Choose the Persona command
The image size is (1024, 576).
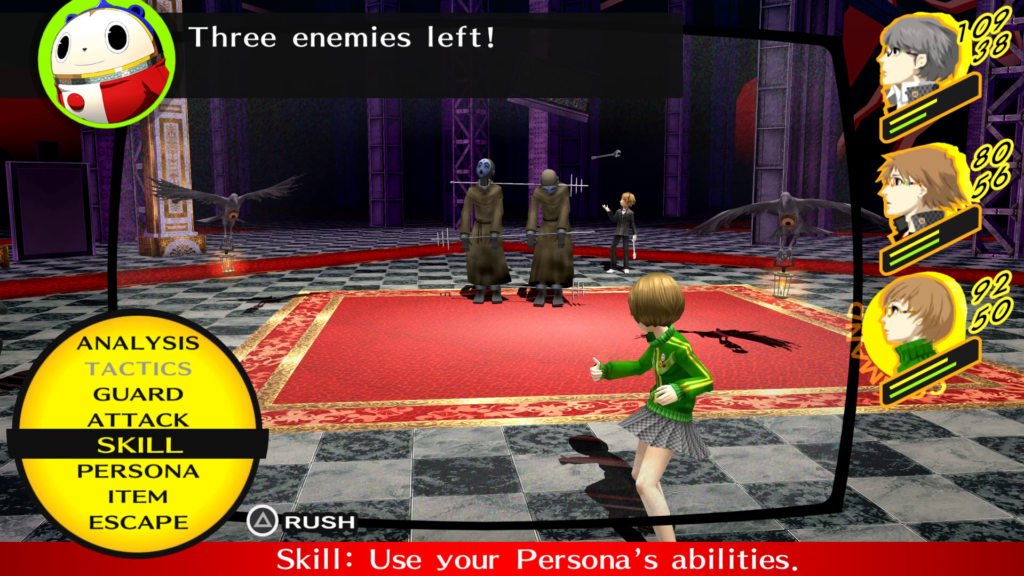coord(138,471)
